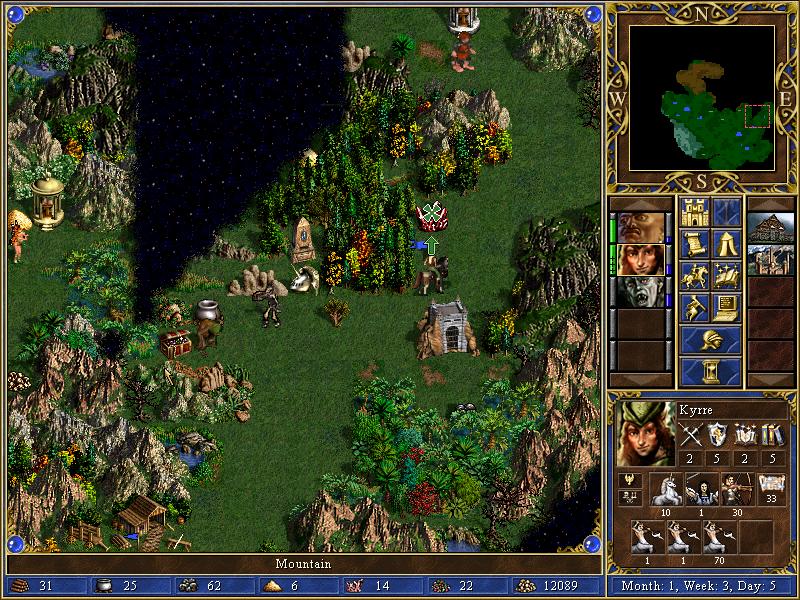Select the unicorn army stack
The image size is (800, 600).
(665, 489)
